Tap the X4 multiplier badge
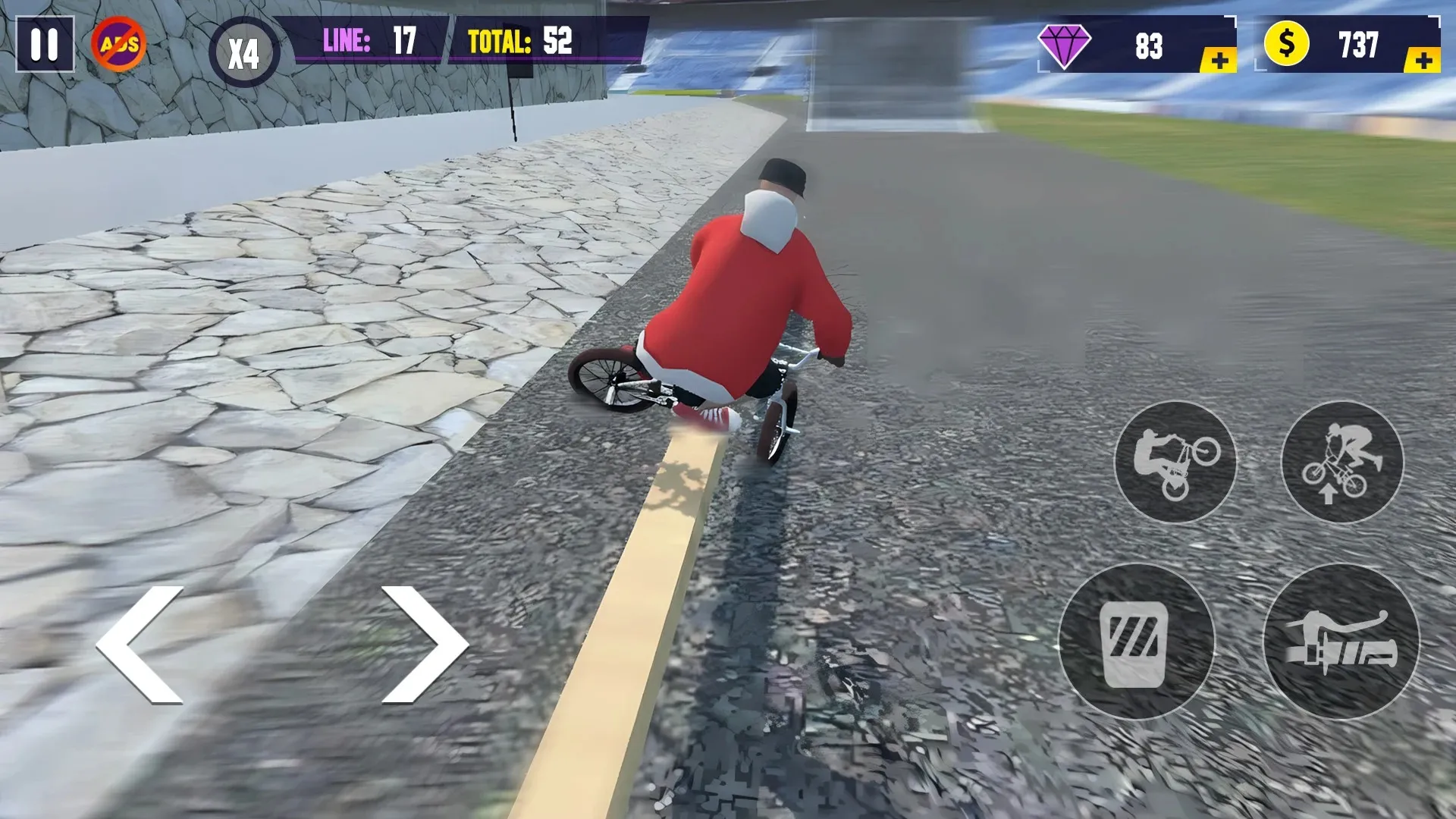Viewport: 1456px width, 819px height. pyautogui.click(x=243, y=47)
